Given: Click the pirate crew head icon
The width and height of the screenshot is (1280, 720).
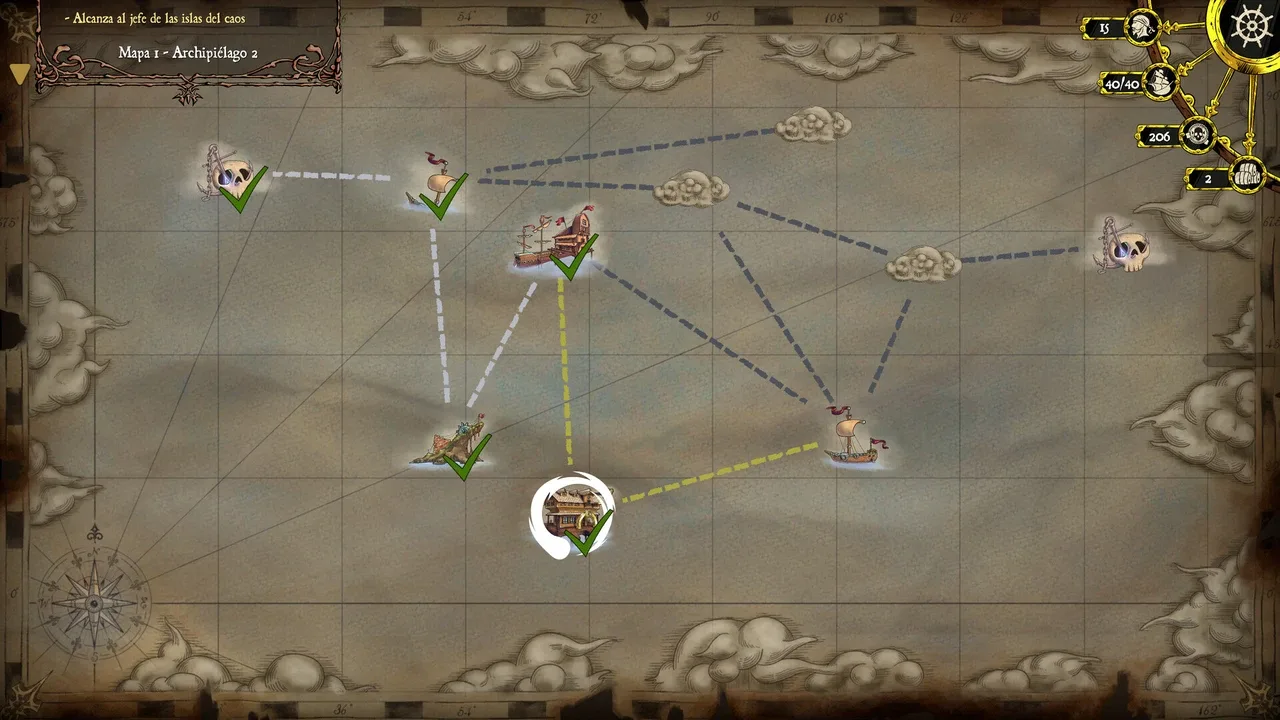Looking at the screenshot, I should click(1142, 28).
